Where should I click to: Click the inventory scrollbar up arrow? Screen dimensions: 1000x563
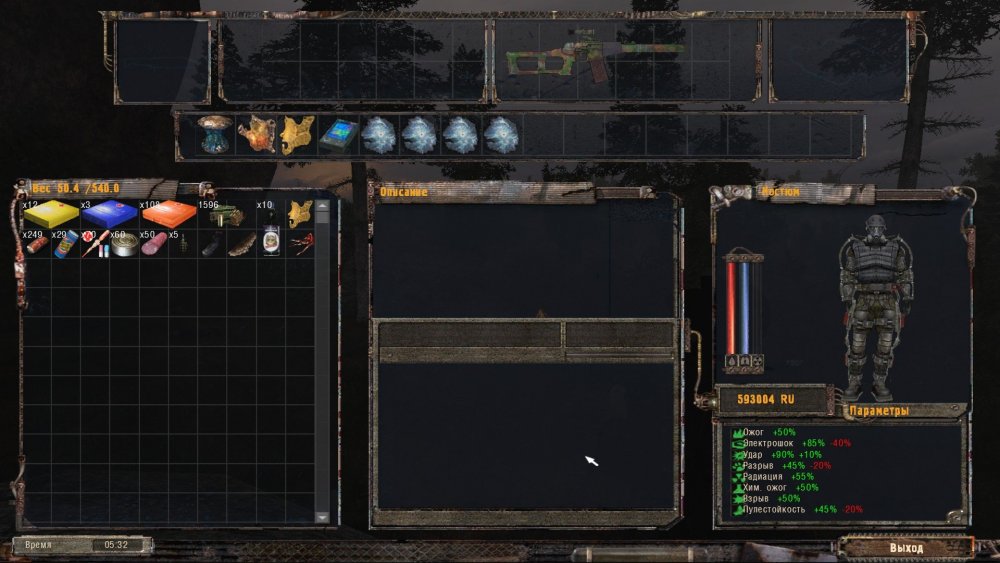tap(322, 204)
